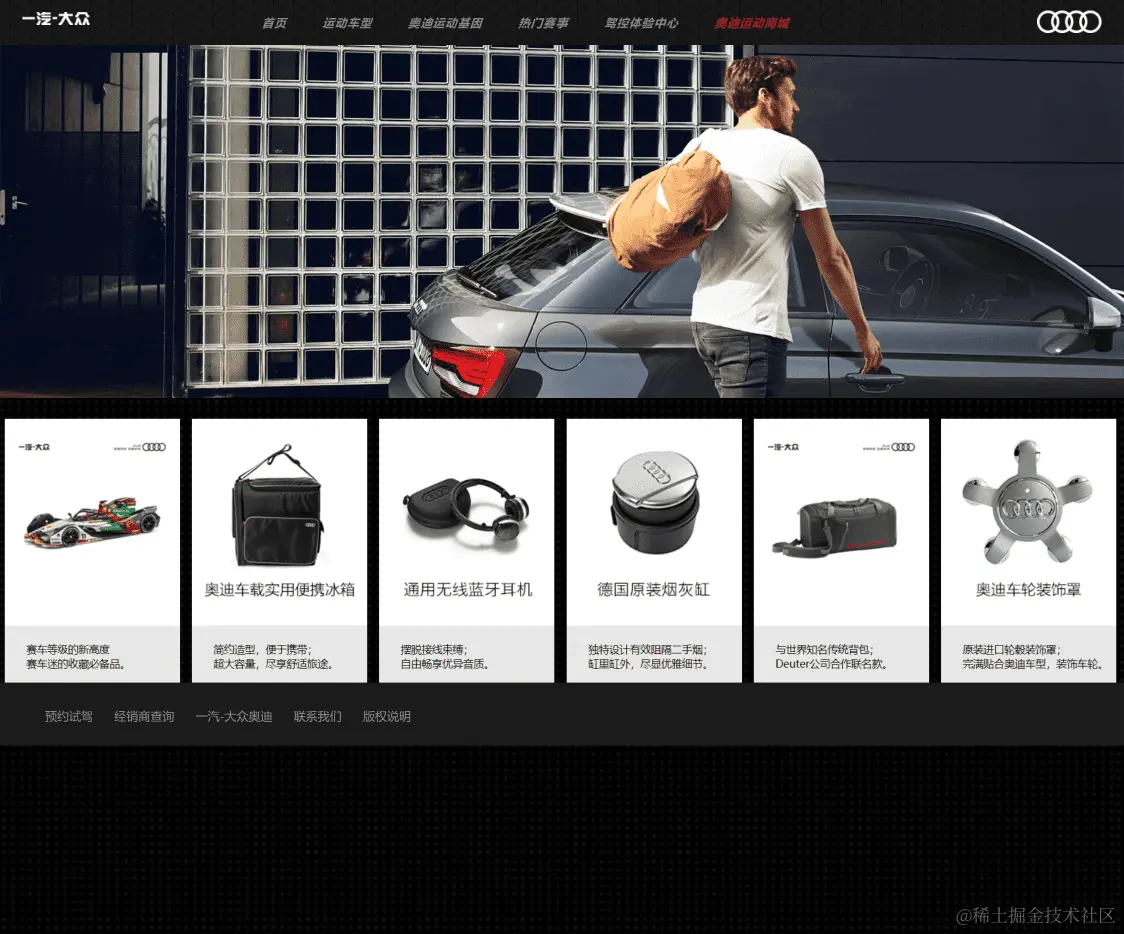Click the 一汽-大众 logo in the header
This screenshot has width=1124, height=934.
(56, 19)
